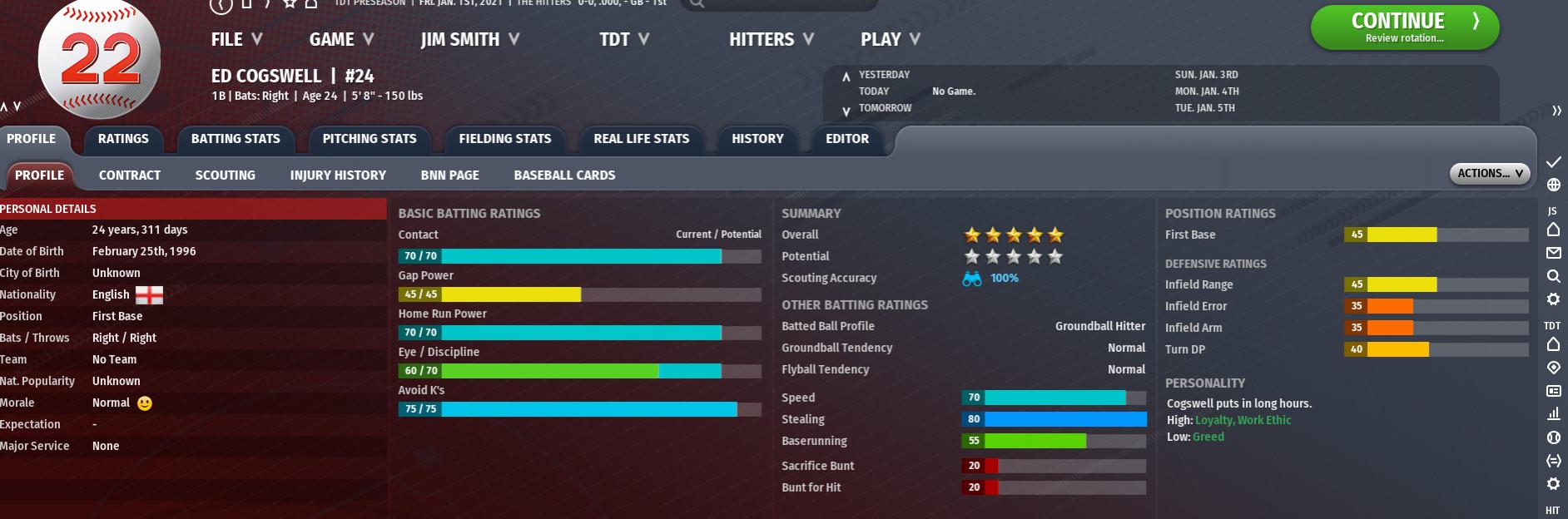Open the File menu
This screenshot has height=519, width=1568.
(236, 39)
